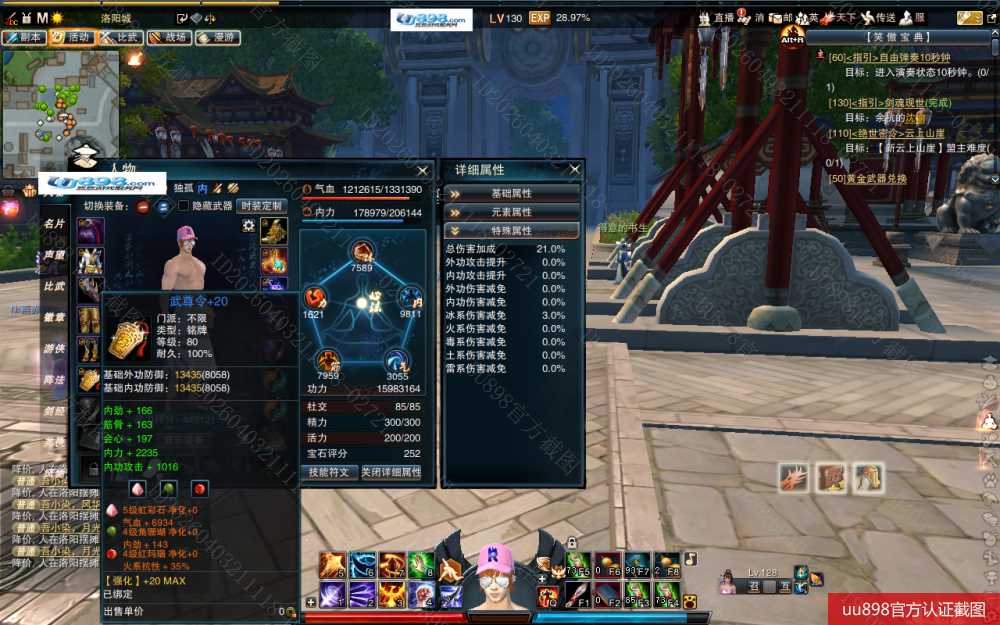Collapse the 特殊属性 special attributes section
1000x625 pixels.
click(x=512, y=231)
